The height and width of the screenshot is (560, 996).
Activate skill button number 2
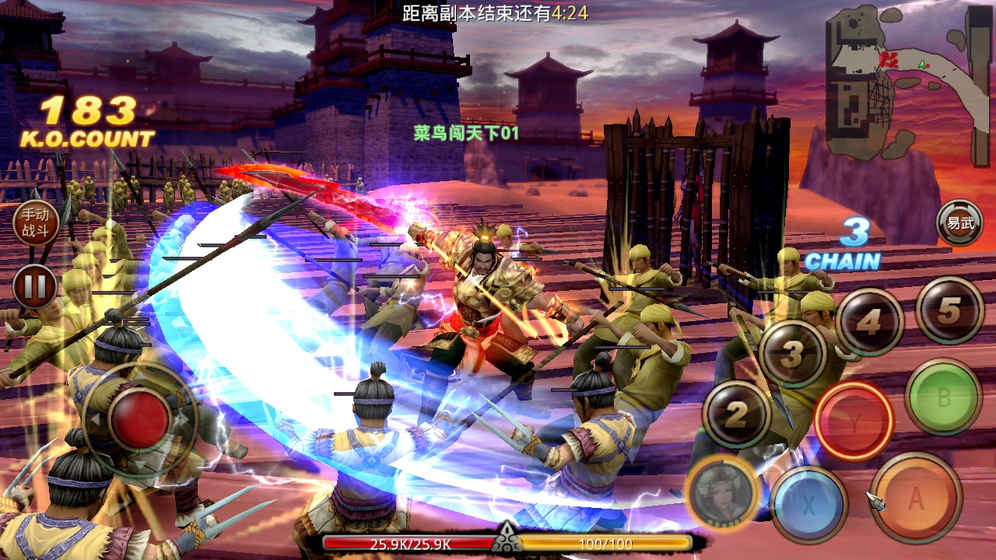pos(737,415)
